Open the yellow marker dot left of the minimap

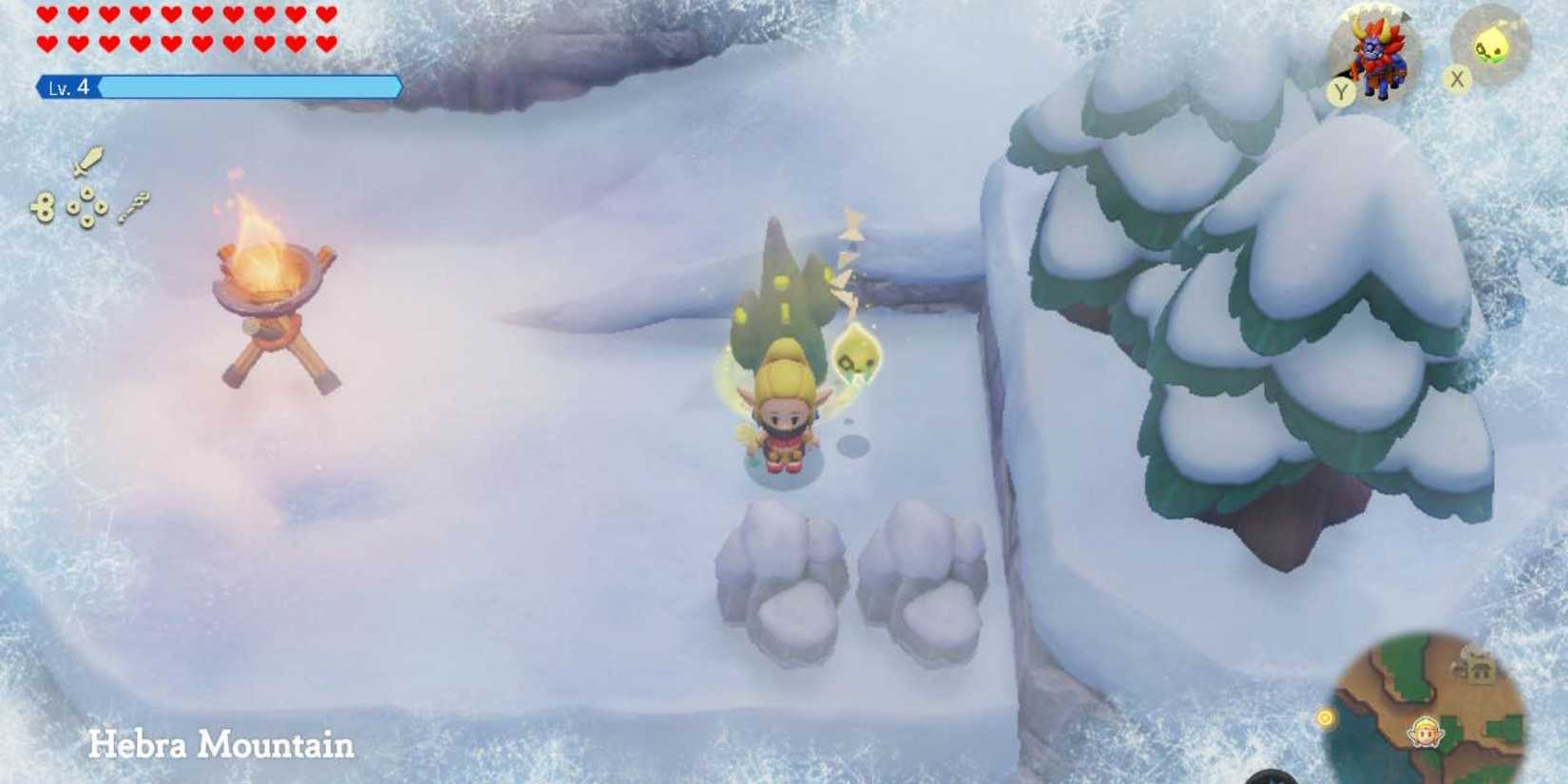pos(1325,717)
